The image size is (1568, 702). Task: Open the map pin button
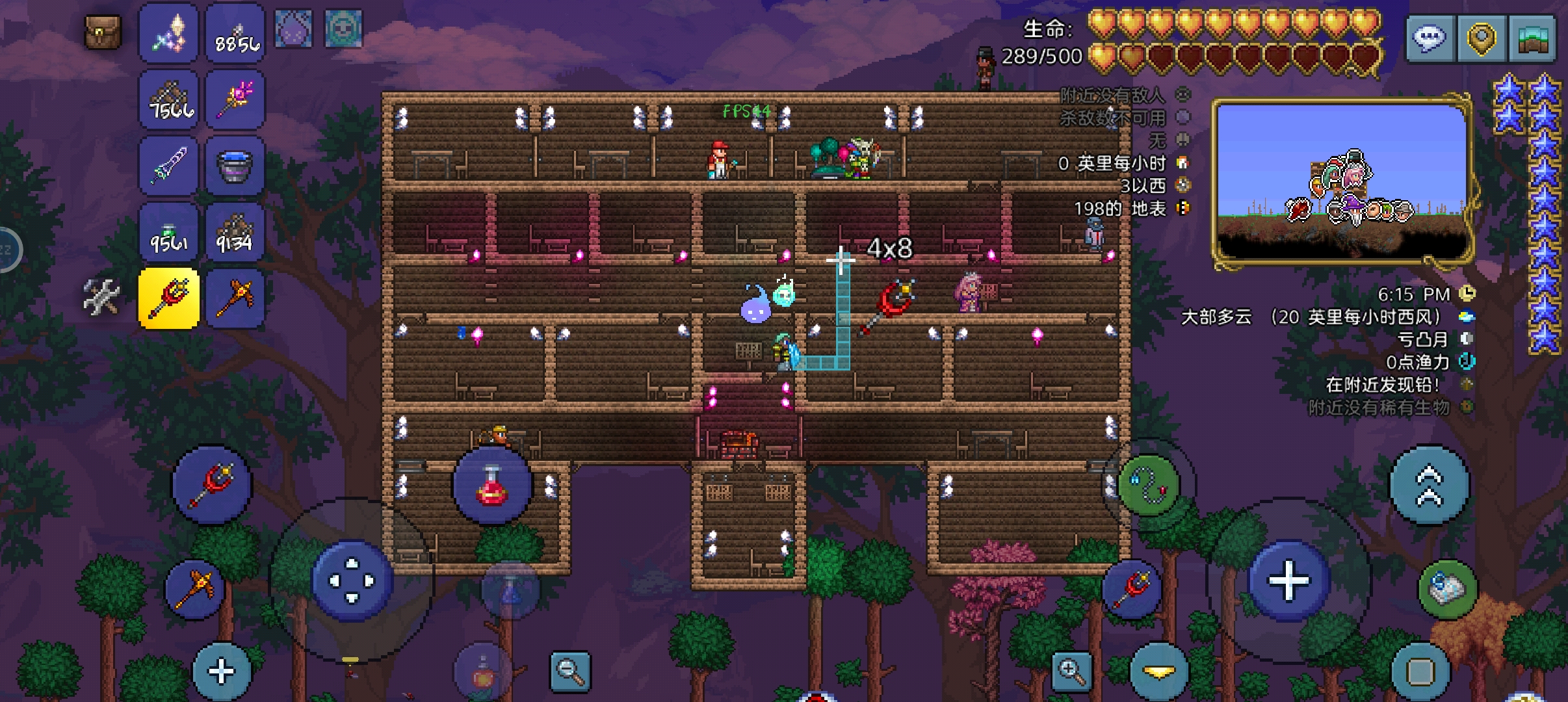[x=1481, y=39]
